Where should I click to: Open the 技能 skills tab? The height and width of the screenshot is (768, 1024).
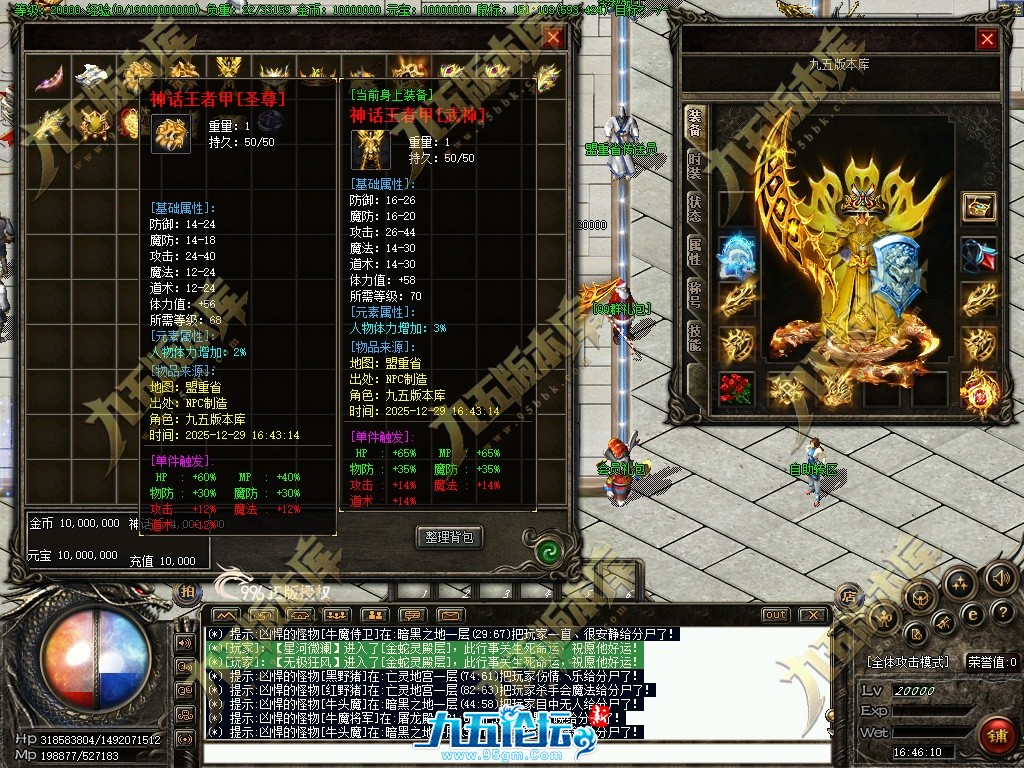pyautogui.click(x=694, y=337)
